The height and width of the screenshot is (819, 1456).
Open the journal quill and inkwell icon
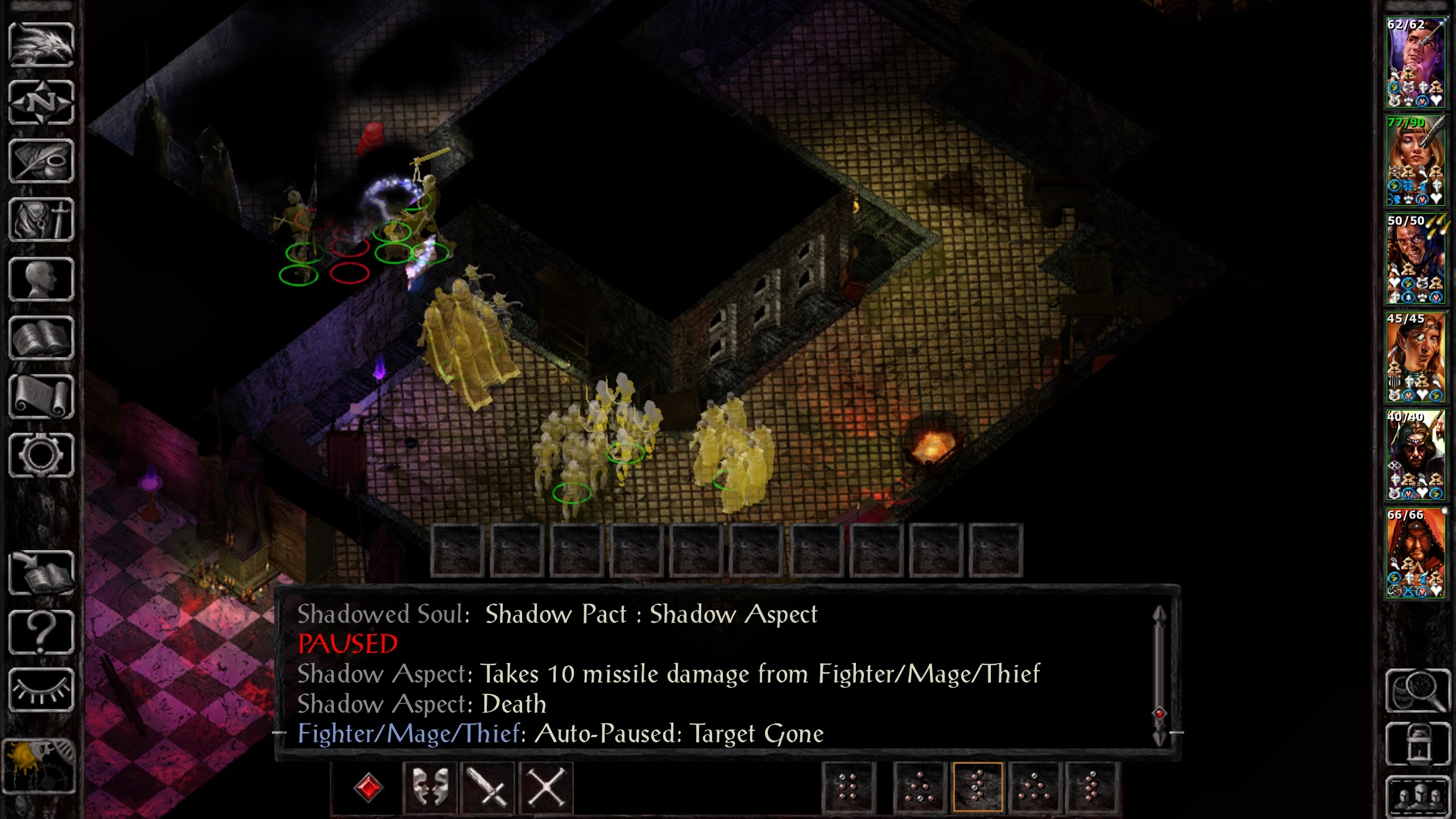pyautogui.click(x=41, y=162)
